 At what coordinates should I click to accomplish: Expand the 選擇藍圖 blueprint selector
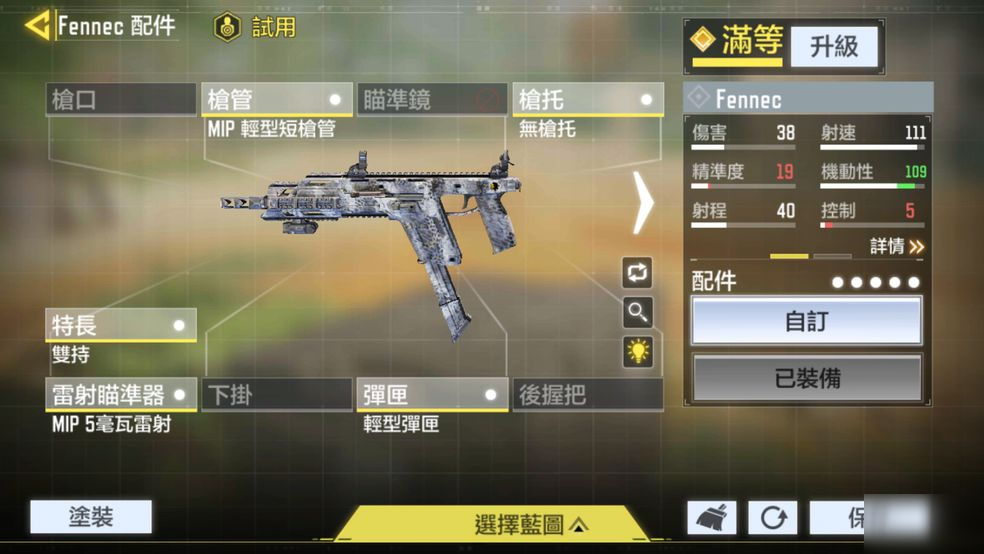531,524
